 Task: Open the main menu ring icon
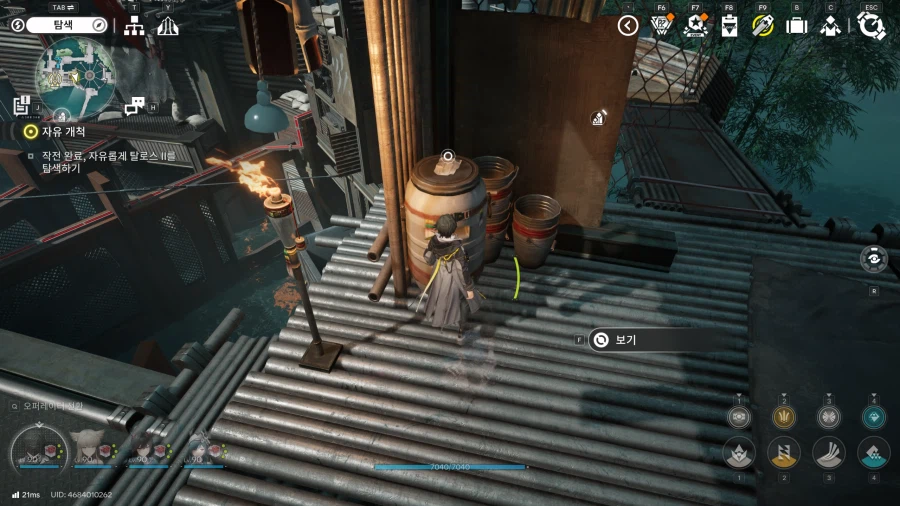pyautogui.click(x=871, y=25)
